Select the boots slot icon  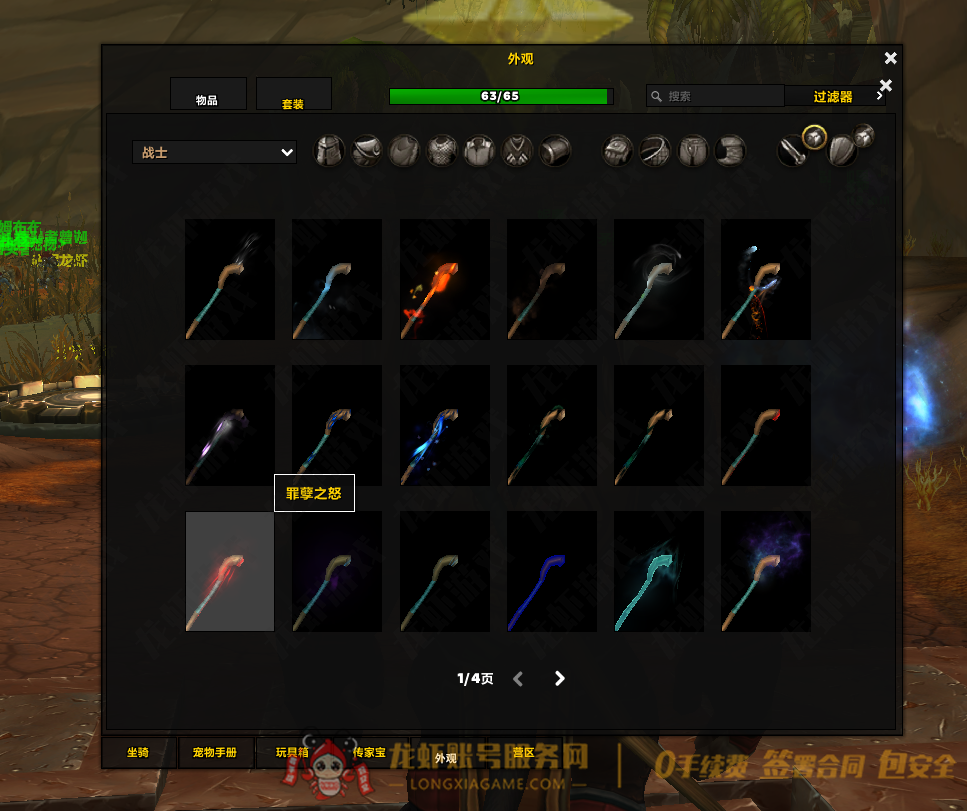(x=731, y=151)
